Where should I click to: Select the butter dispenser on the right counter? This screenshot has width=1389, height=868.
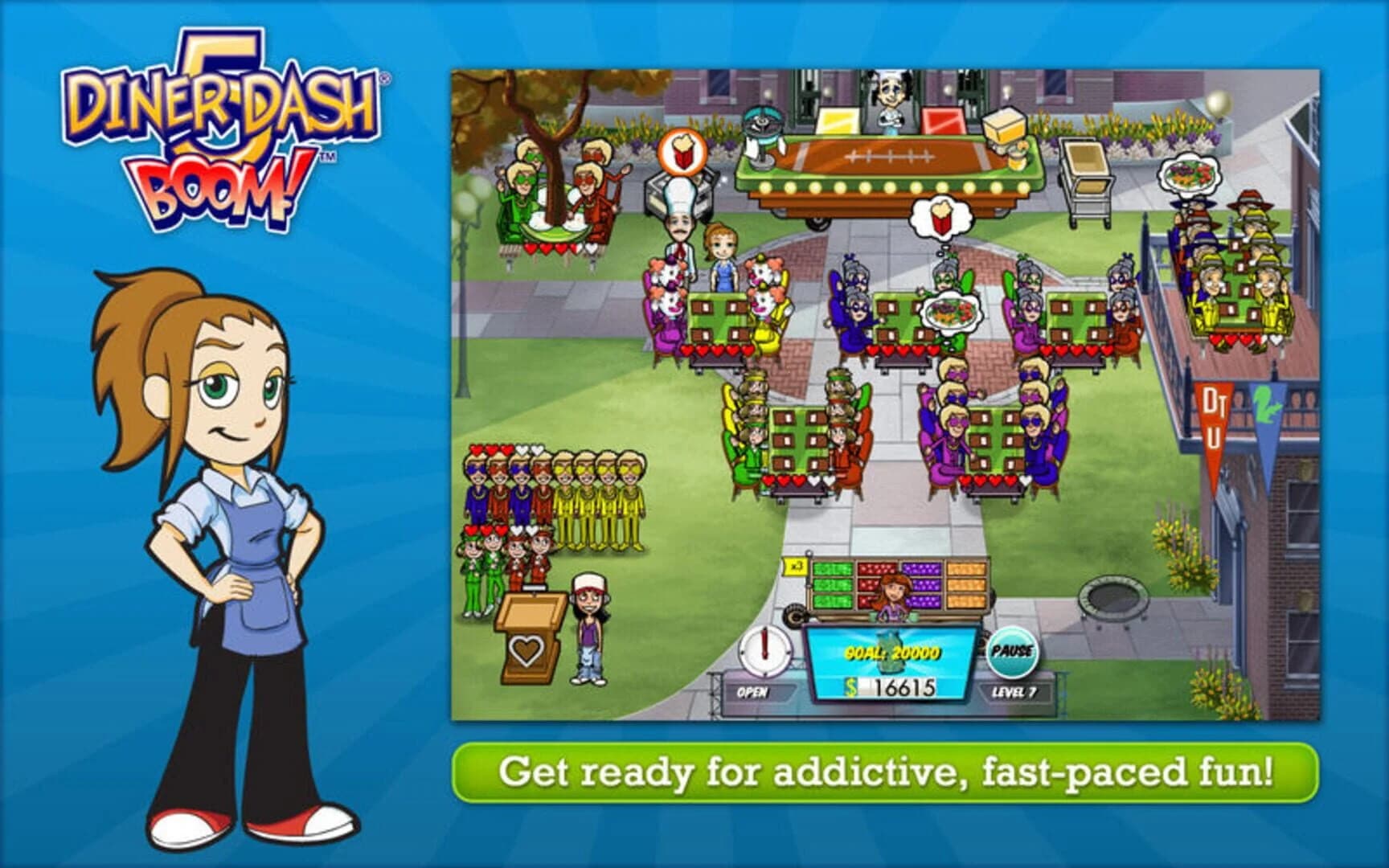[1003, 130]
